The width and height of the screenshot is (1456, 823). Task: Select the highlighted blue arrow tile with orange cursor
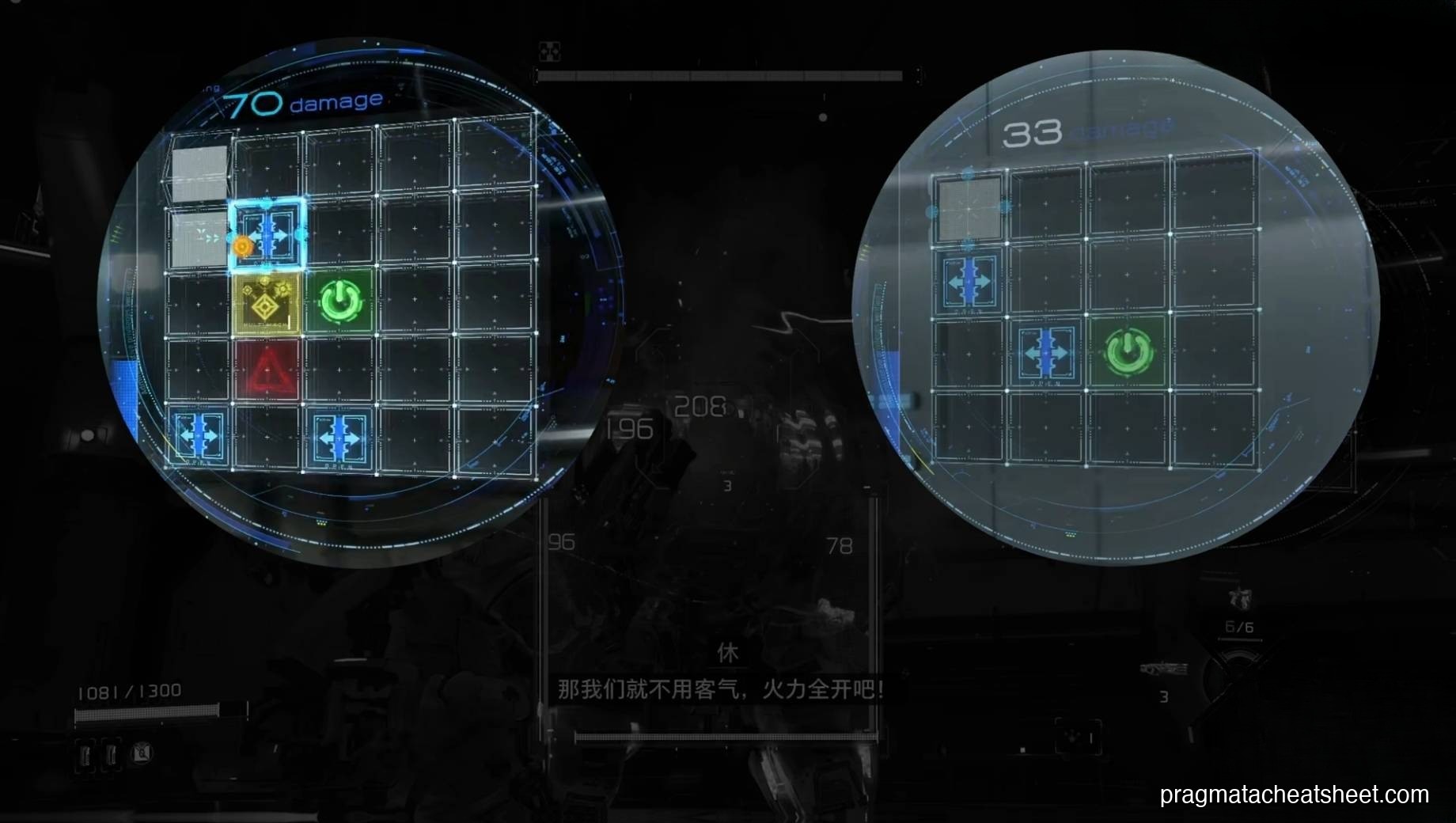[x=267, y=235]
